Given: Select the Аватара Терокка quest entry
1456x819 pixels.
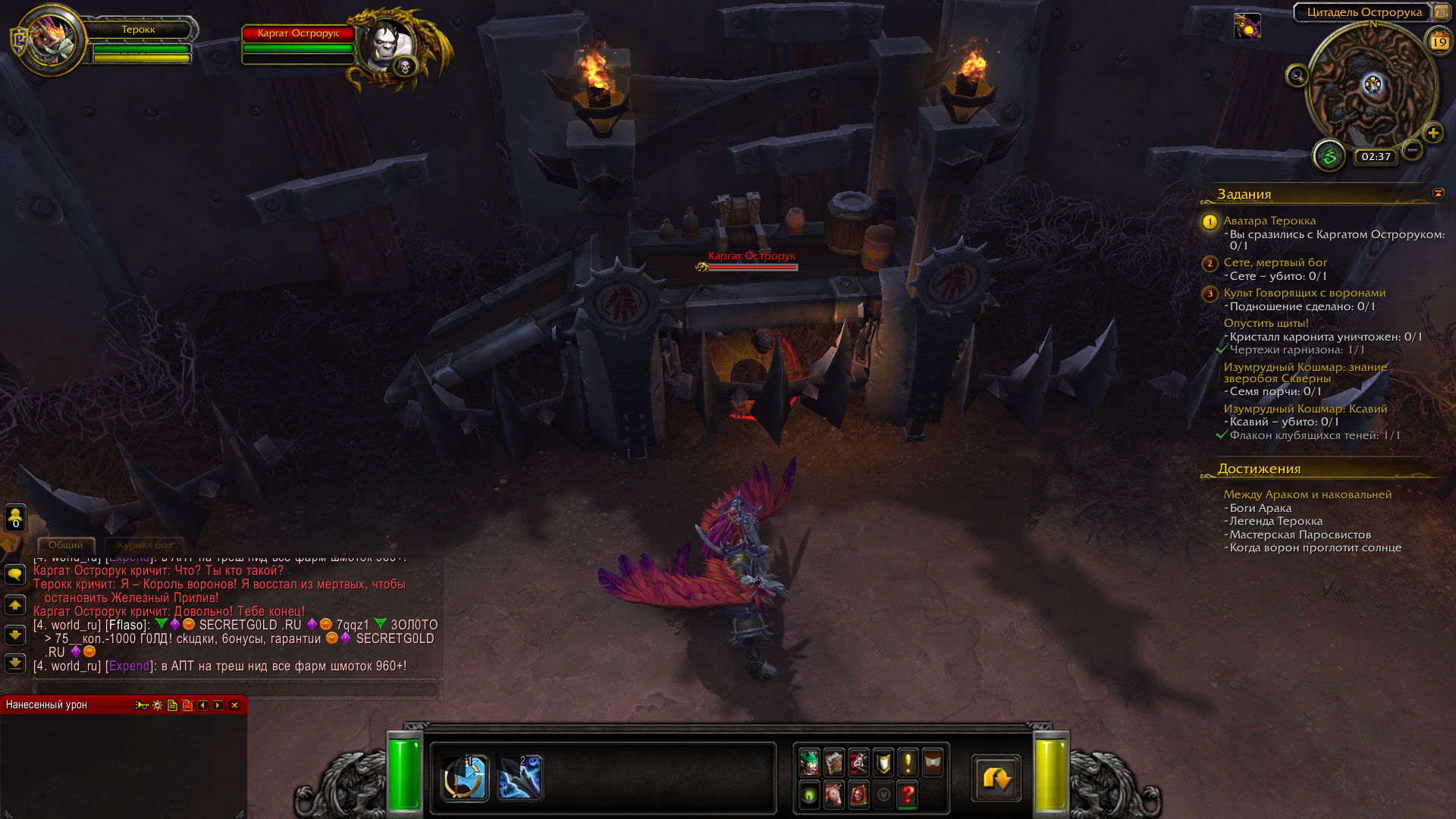Looking at the screenshot, I should coord(1269,221).
